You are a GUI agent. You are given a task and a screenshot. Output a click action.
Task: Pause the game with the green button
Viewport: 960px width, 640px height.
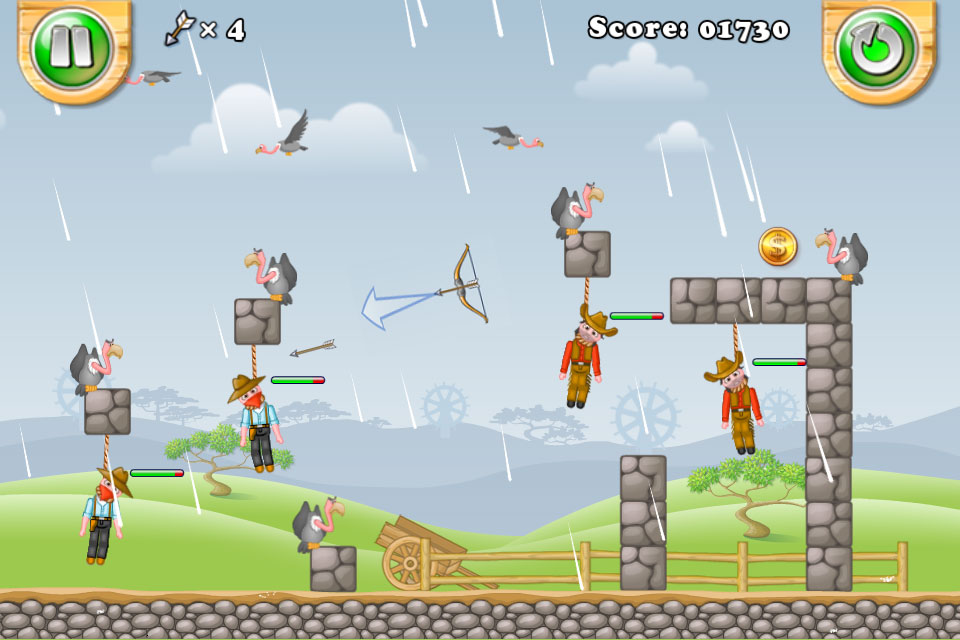pyautogui.click(x=72, y=45)
